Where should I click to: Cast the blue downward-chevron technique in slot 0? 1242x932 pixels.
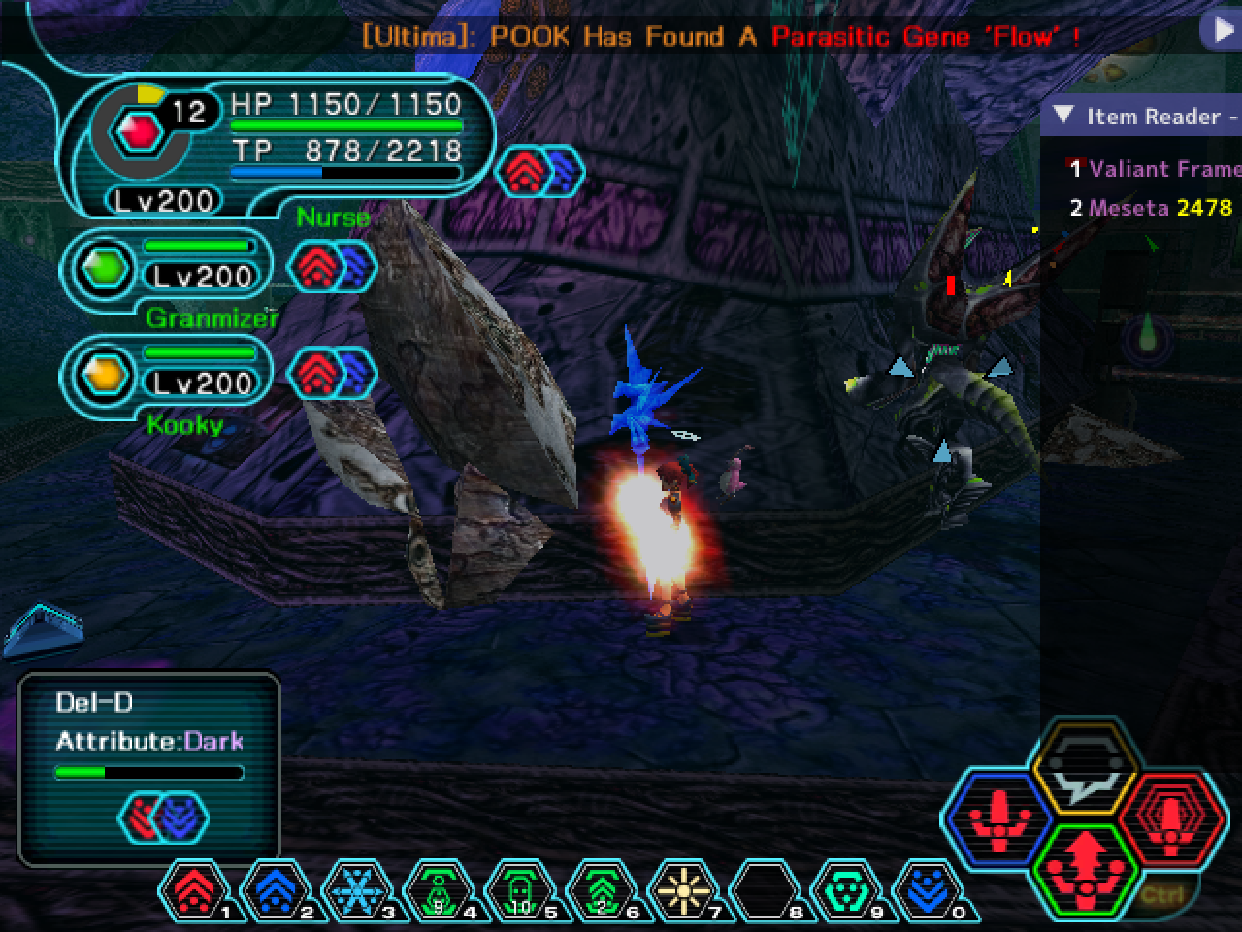point(928,889)
